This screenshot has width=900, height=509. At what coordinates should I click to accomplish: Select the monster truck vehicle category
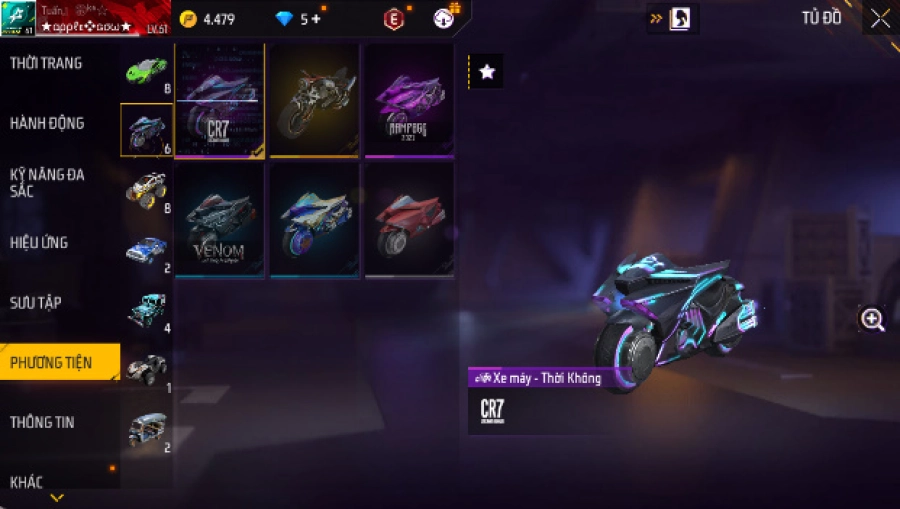click(146, 190)
